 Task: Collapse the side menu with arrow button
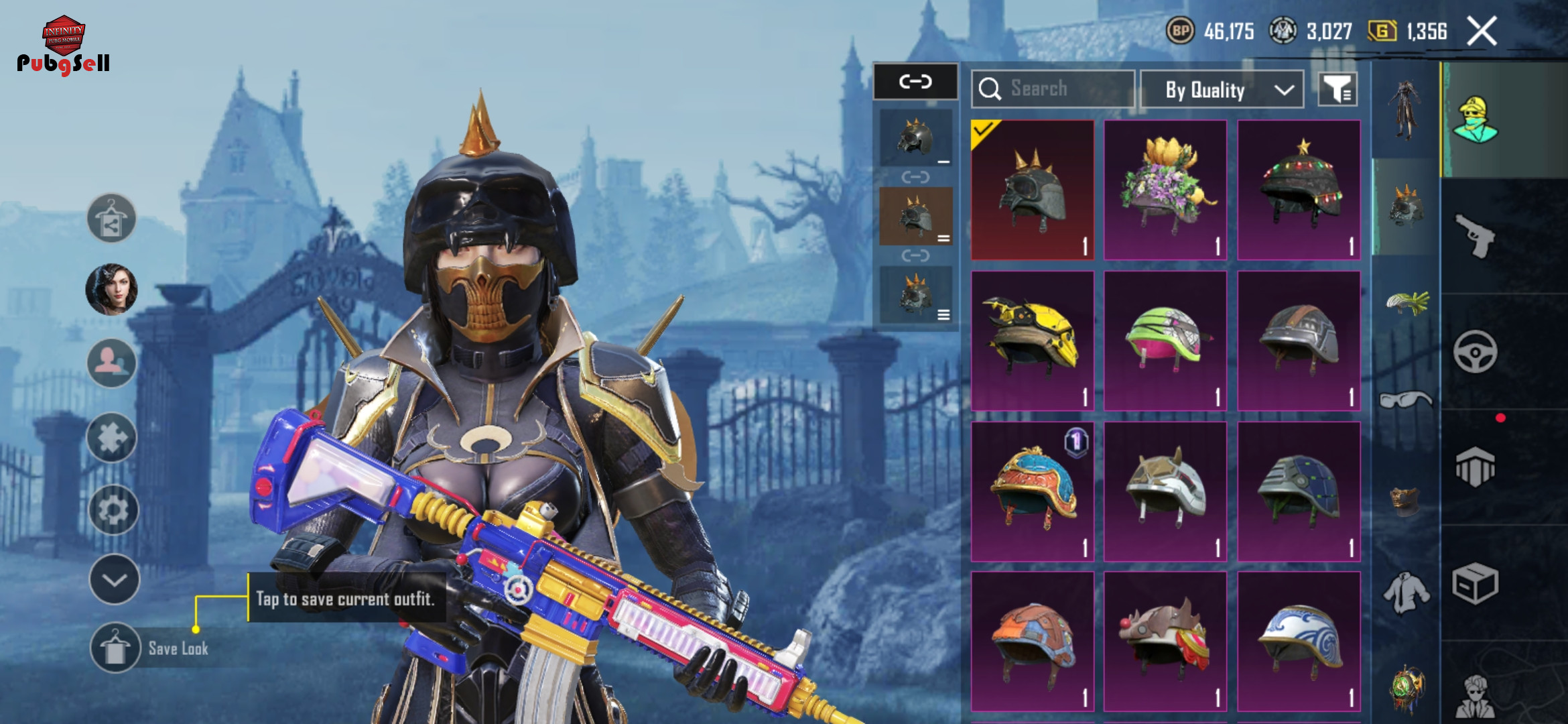point(114,580)
